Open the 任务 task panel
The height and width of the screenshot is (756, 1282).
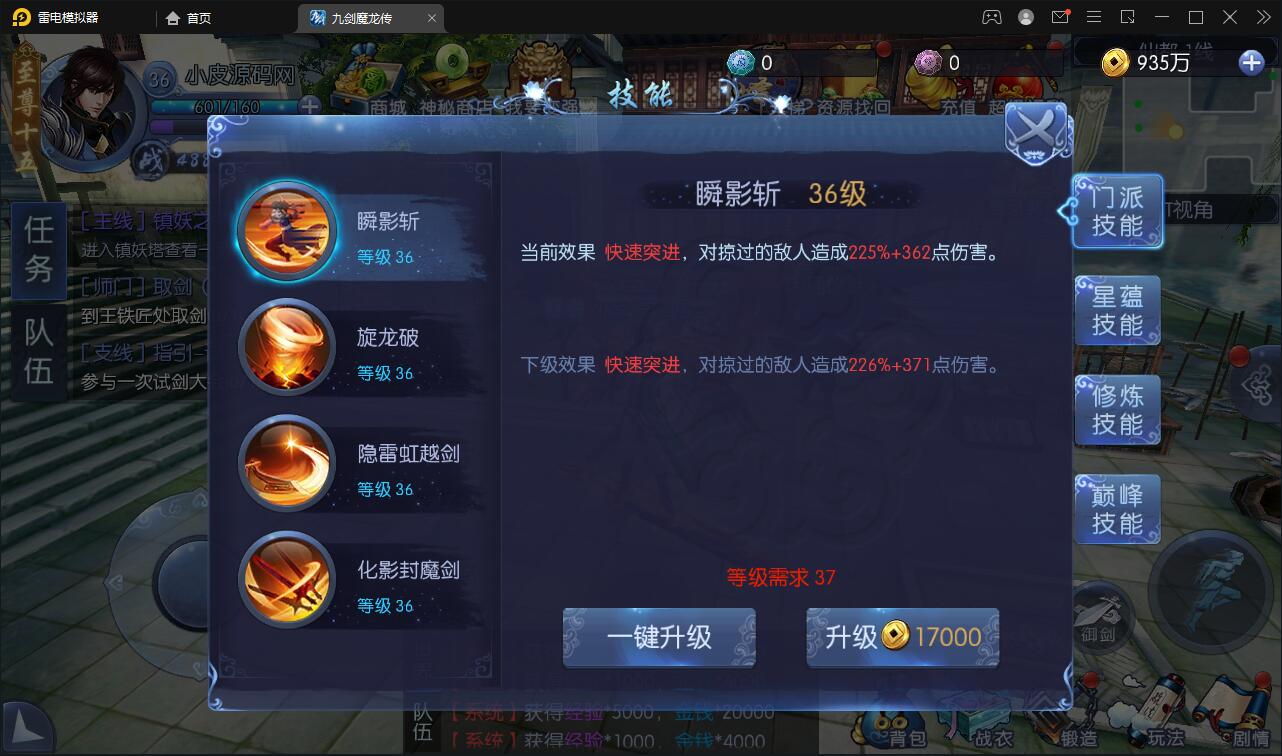[38, 248]
